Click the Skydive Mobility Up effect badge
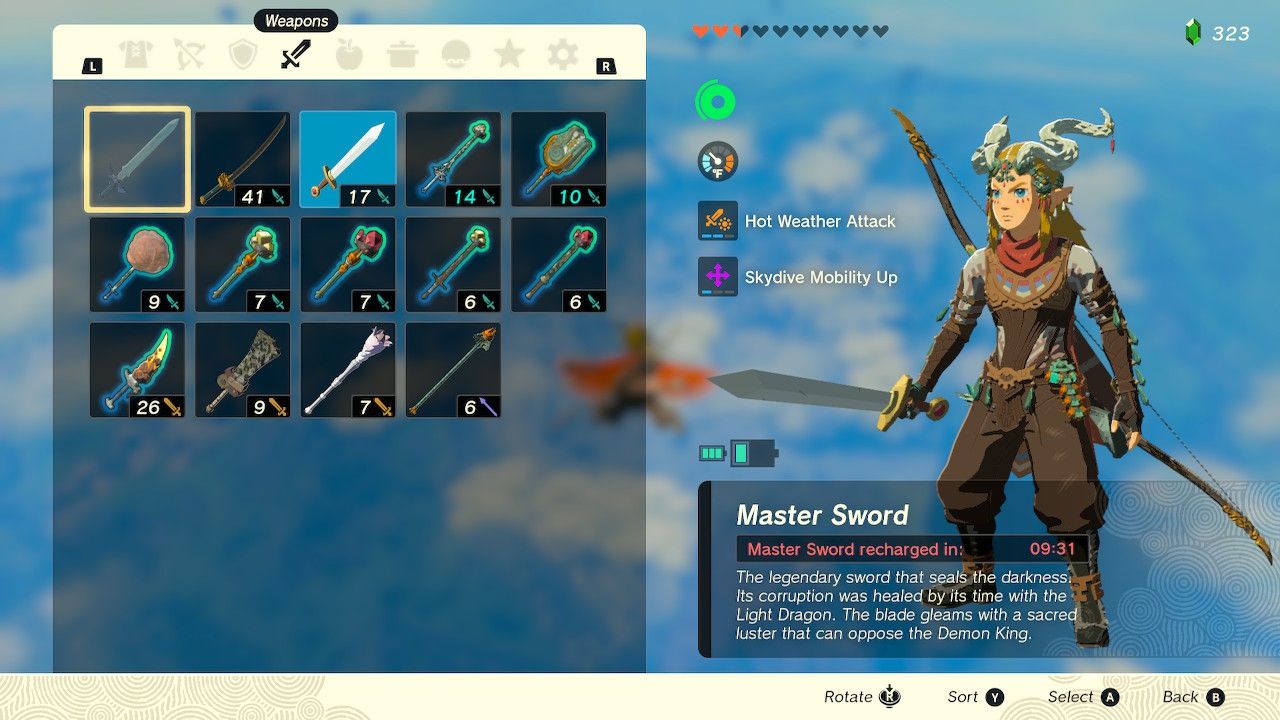This screenshot has height=720, width=1280. click(x=716, y=277)
